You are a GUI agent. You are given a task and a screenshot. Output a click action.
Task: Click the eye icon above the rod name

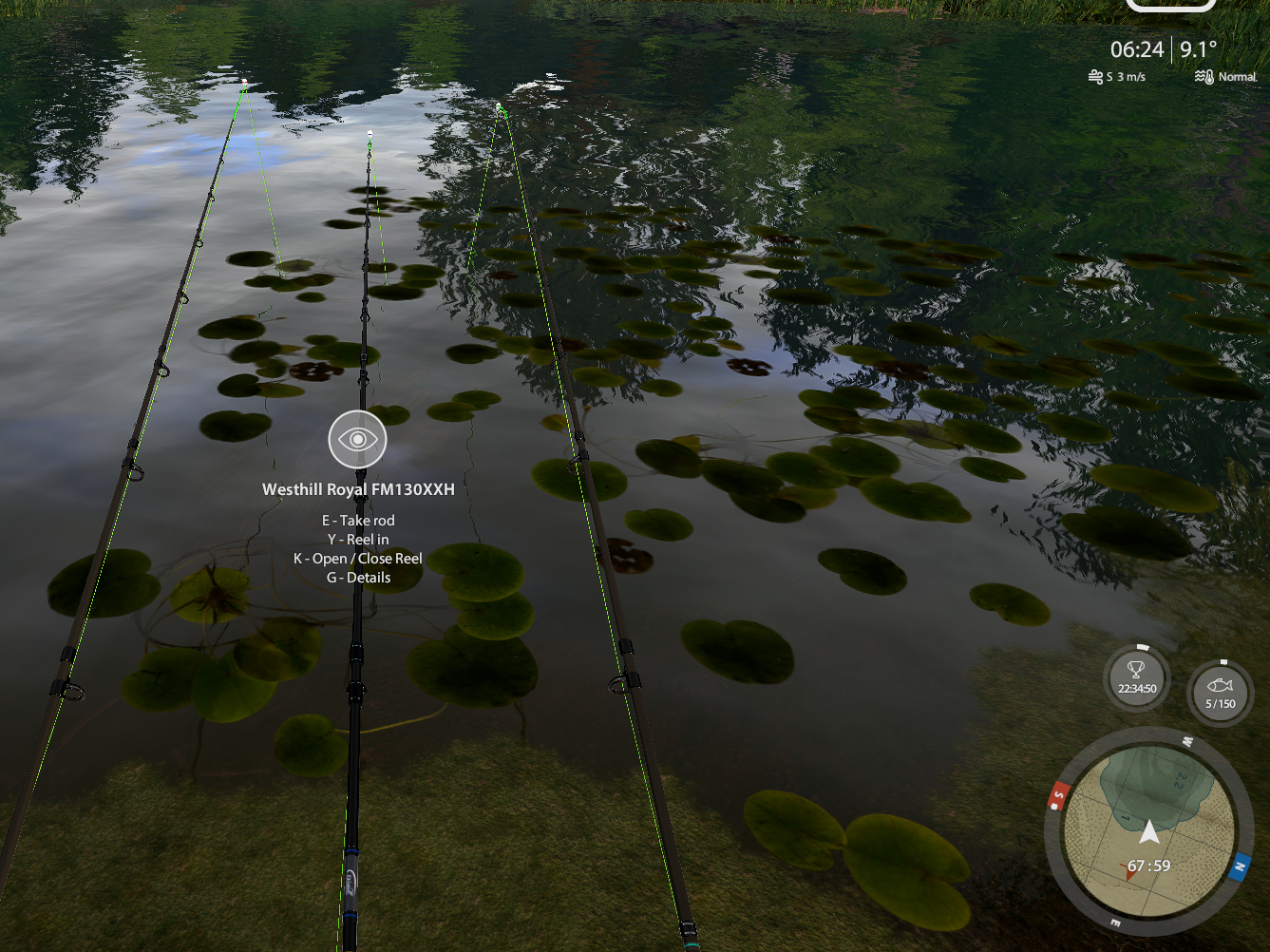click(357, 440)
